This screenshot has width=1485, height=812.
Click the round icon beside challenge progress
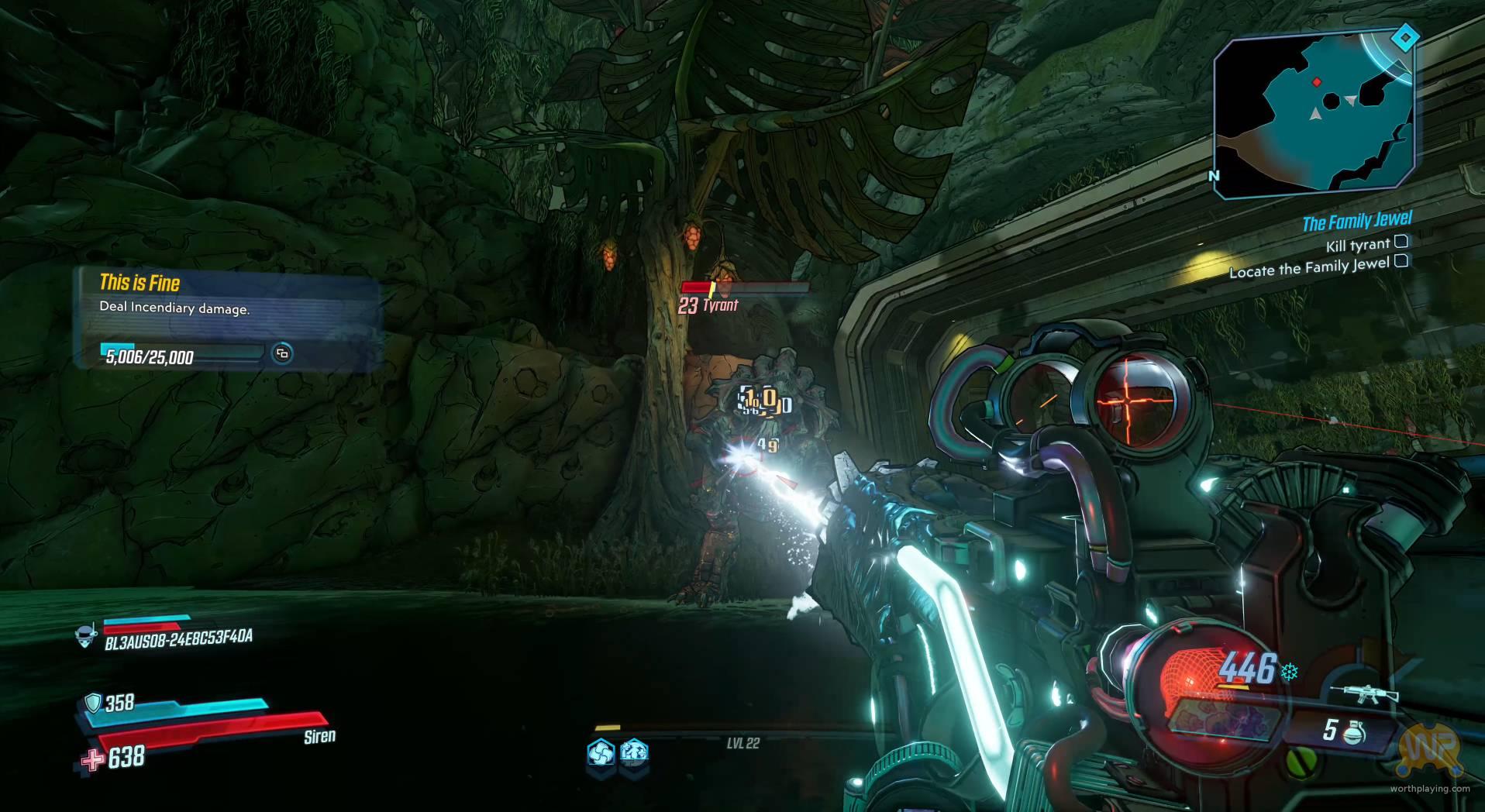[282, 353]
